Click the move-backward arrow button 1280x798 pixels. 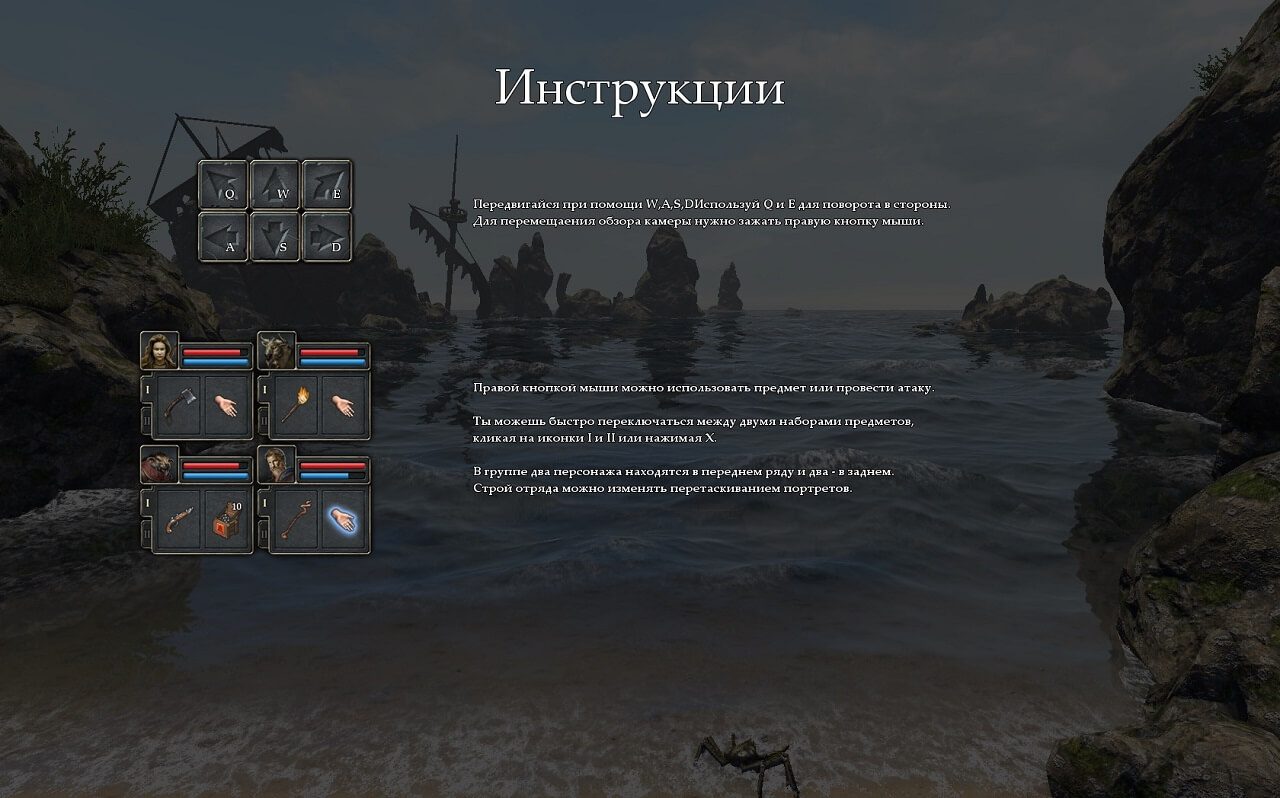click(x=276, y=237)
